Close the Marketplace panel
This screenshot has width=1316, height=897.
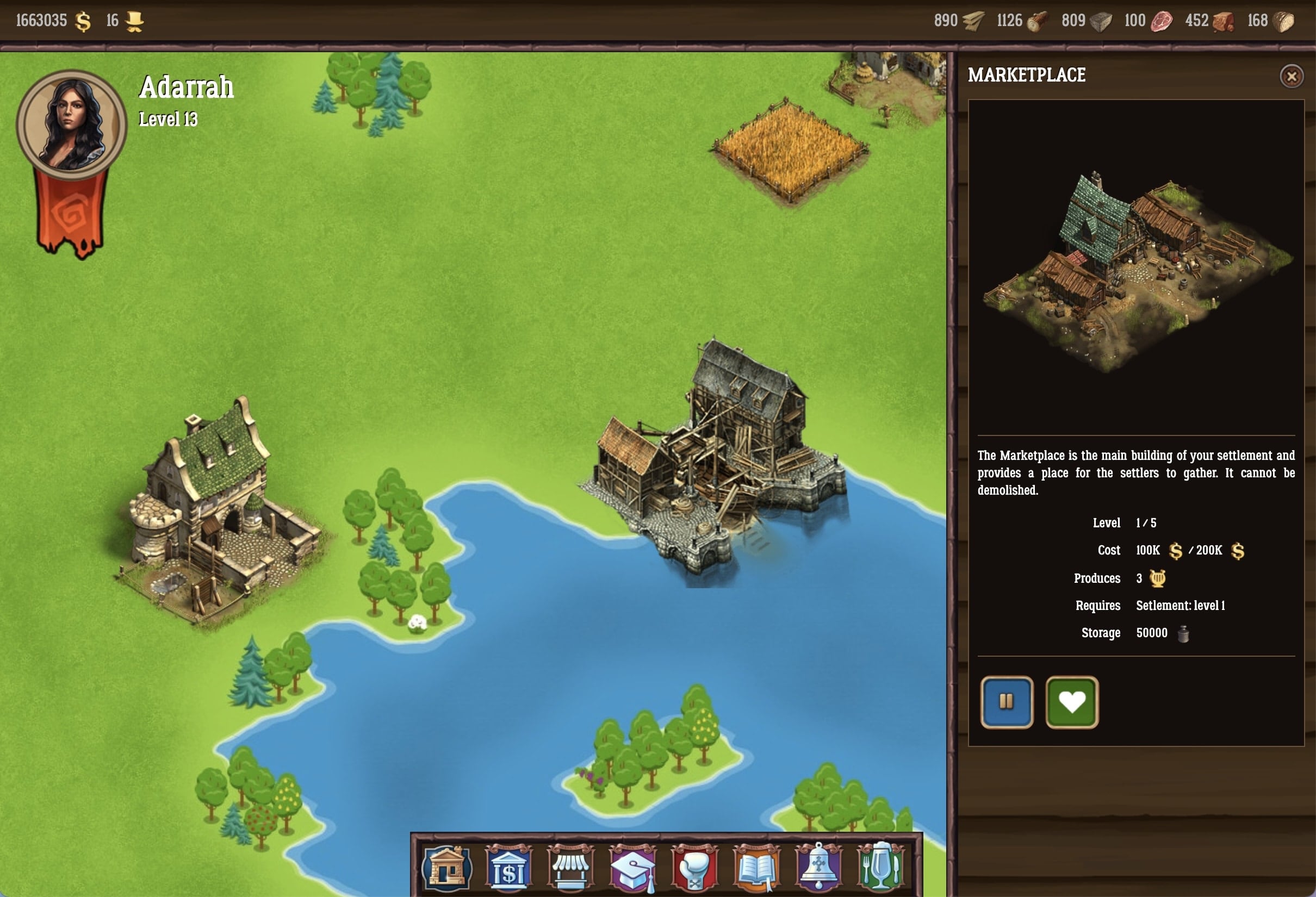[1291, 76]
